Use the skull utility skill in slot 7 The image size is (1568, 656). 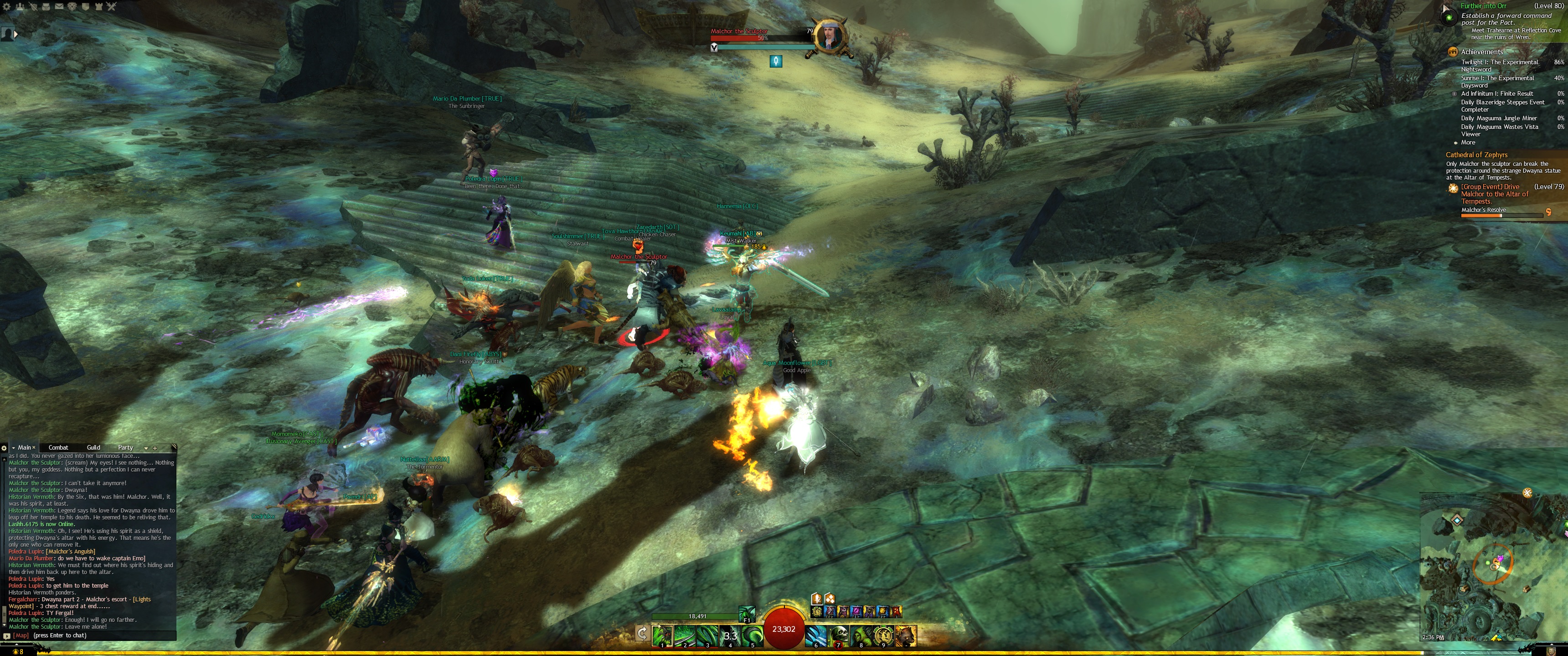click(x=839, y=635)
